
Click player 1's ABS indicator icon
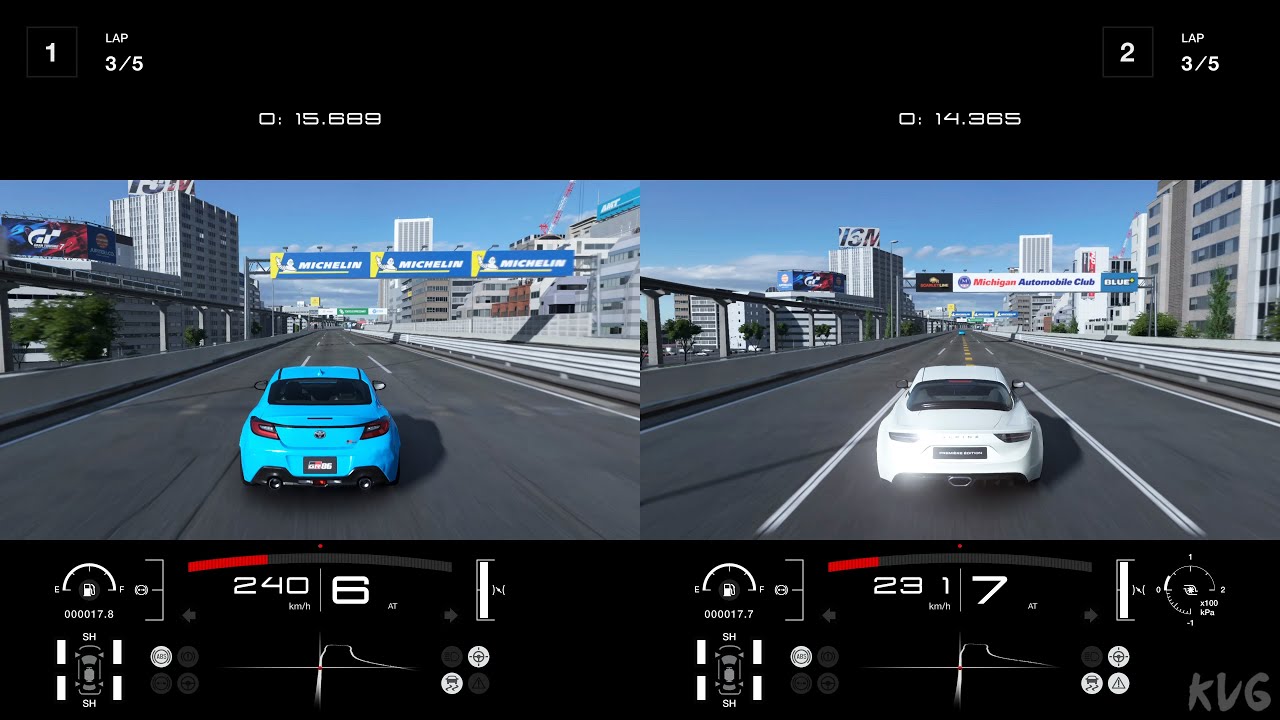tap(160, 657)
